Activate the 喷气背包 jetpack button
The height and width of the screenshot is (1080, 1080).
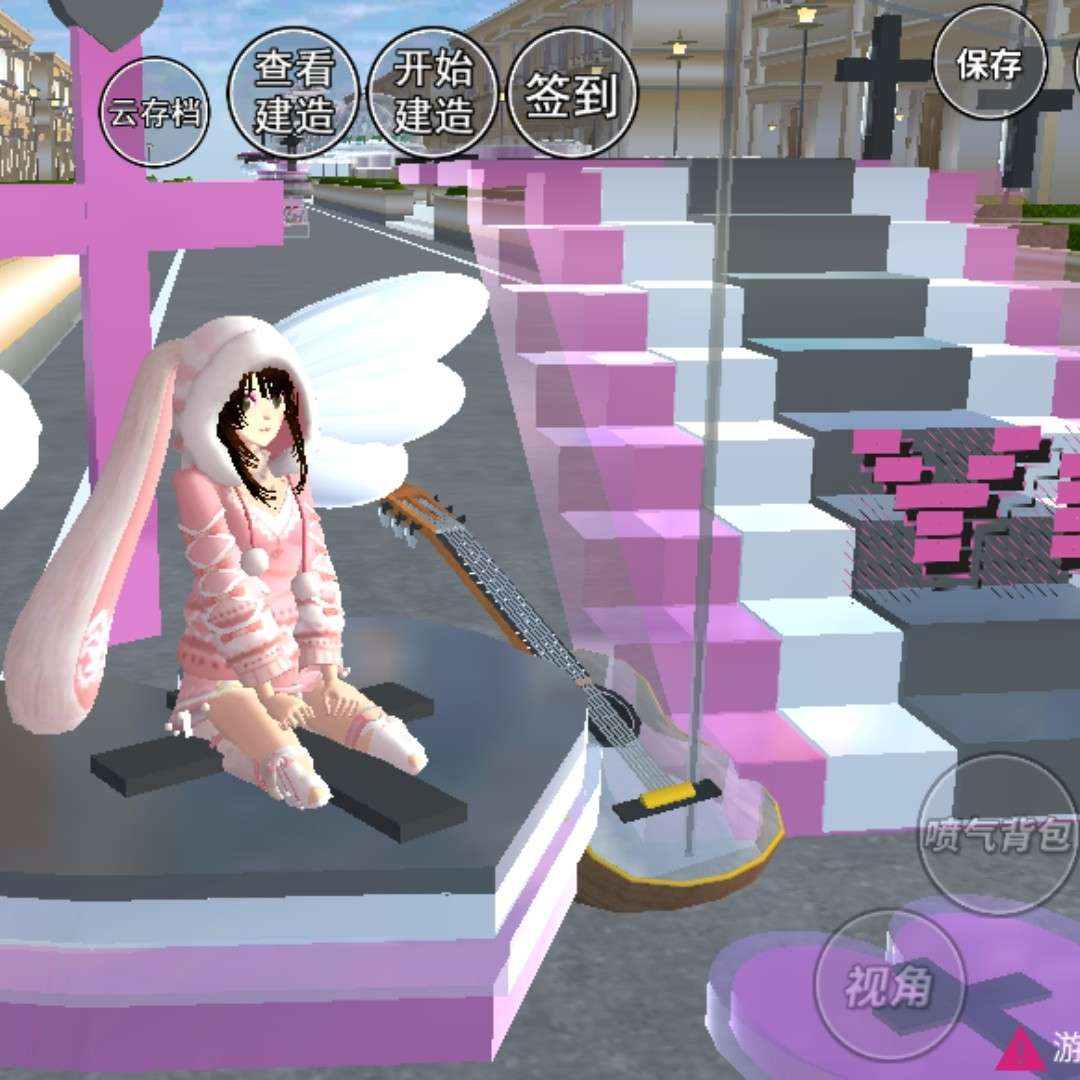997,833
